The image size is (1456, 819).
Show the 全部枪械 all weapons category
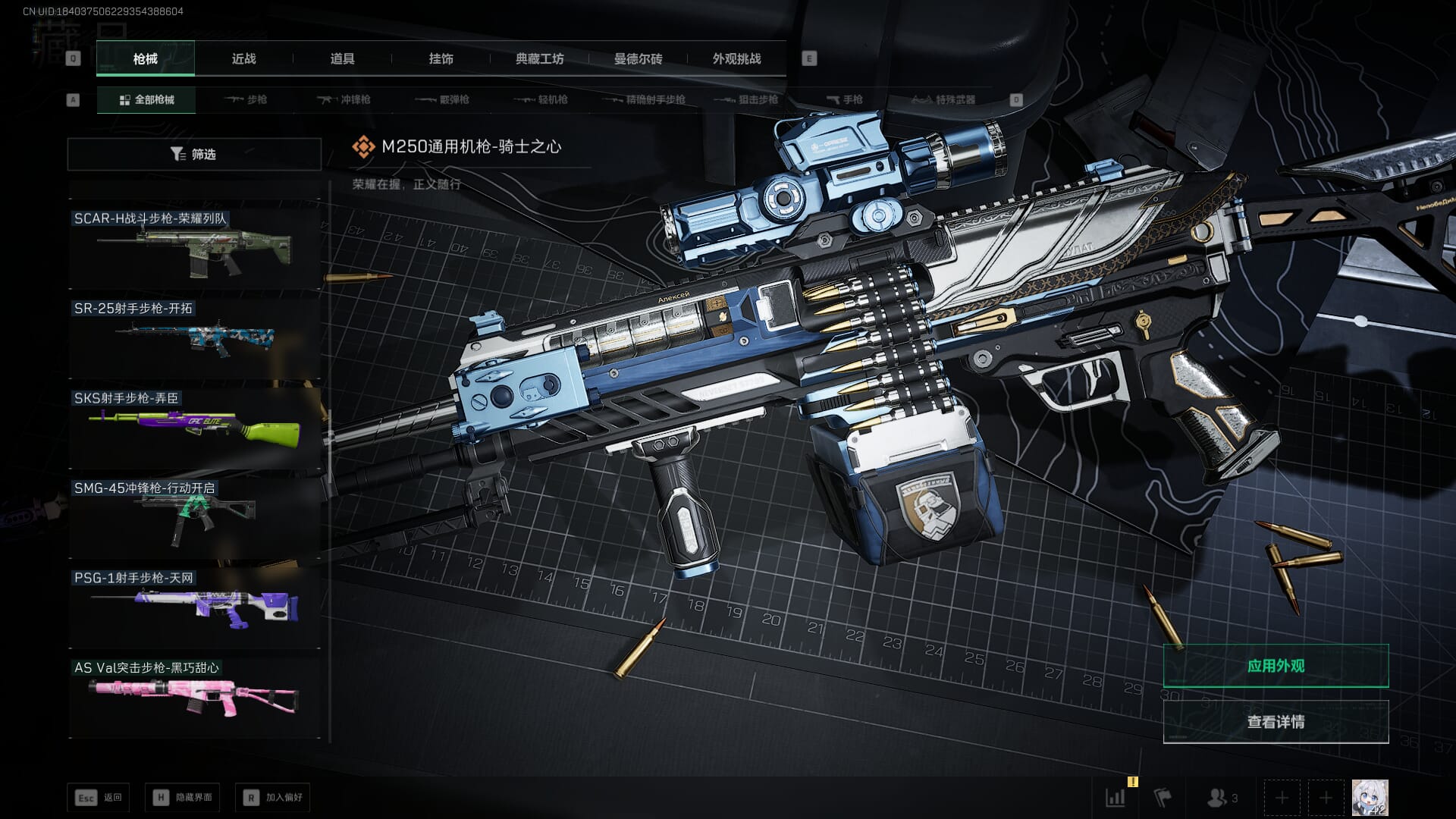point(146,100)
